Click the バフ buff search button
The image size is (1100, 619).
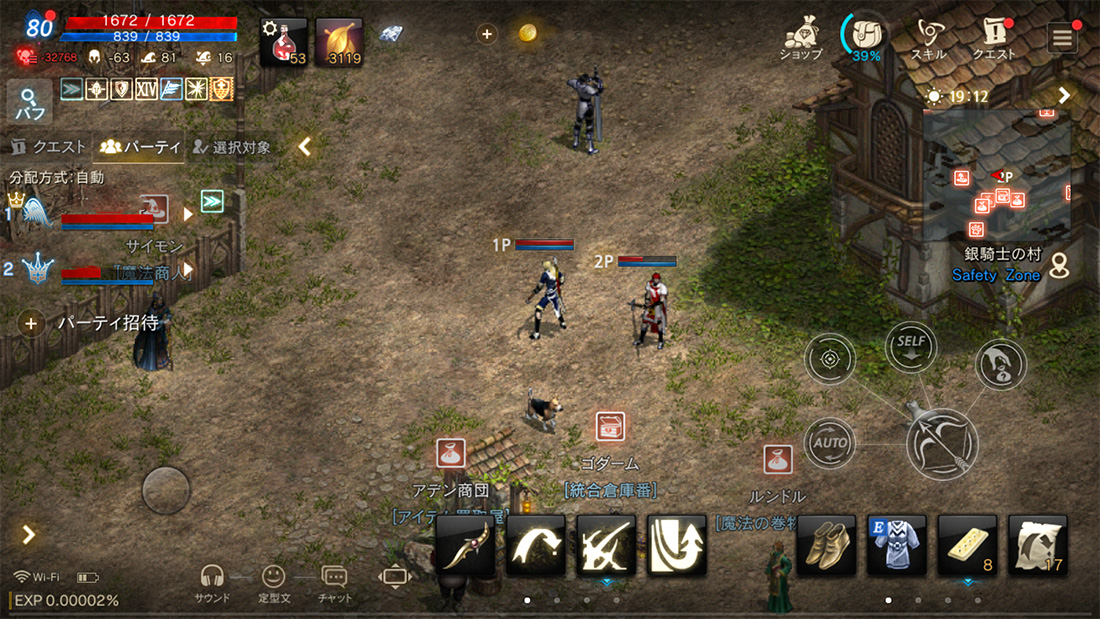tap(29, 104)
